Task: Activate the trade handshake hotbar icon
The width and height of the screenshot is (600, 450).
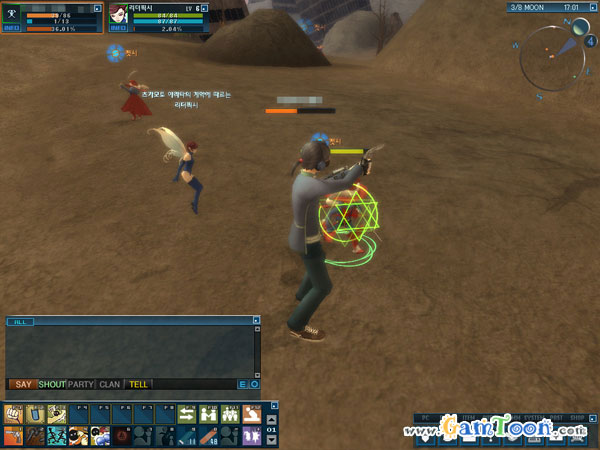Action: [209, 413]
